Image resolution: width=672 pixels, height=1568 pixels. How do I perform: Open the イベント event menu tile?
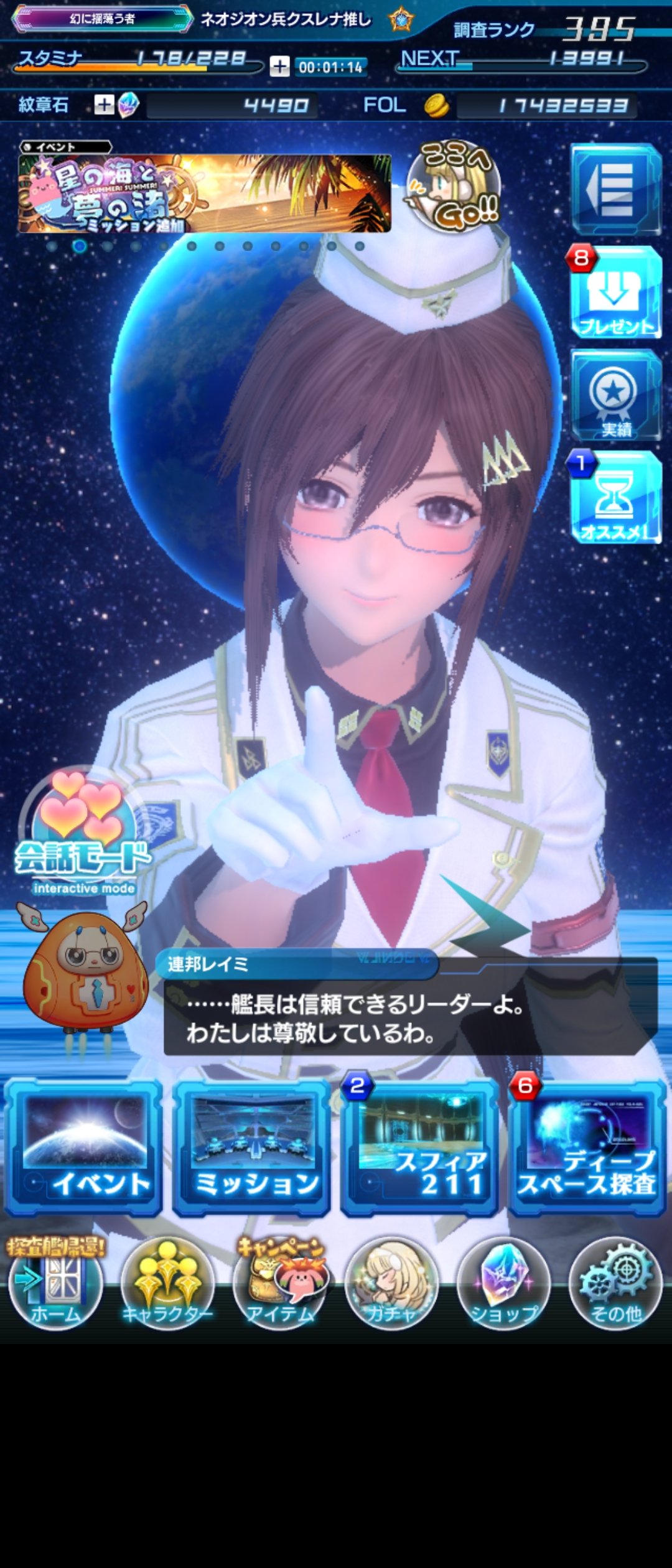(x=83, y=1148)
